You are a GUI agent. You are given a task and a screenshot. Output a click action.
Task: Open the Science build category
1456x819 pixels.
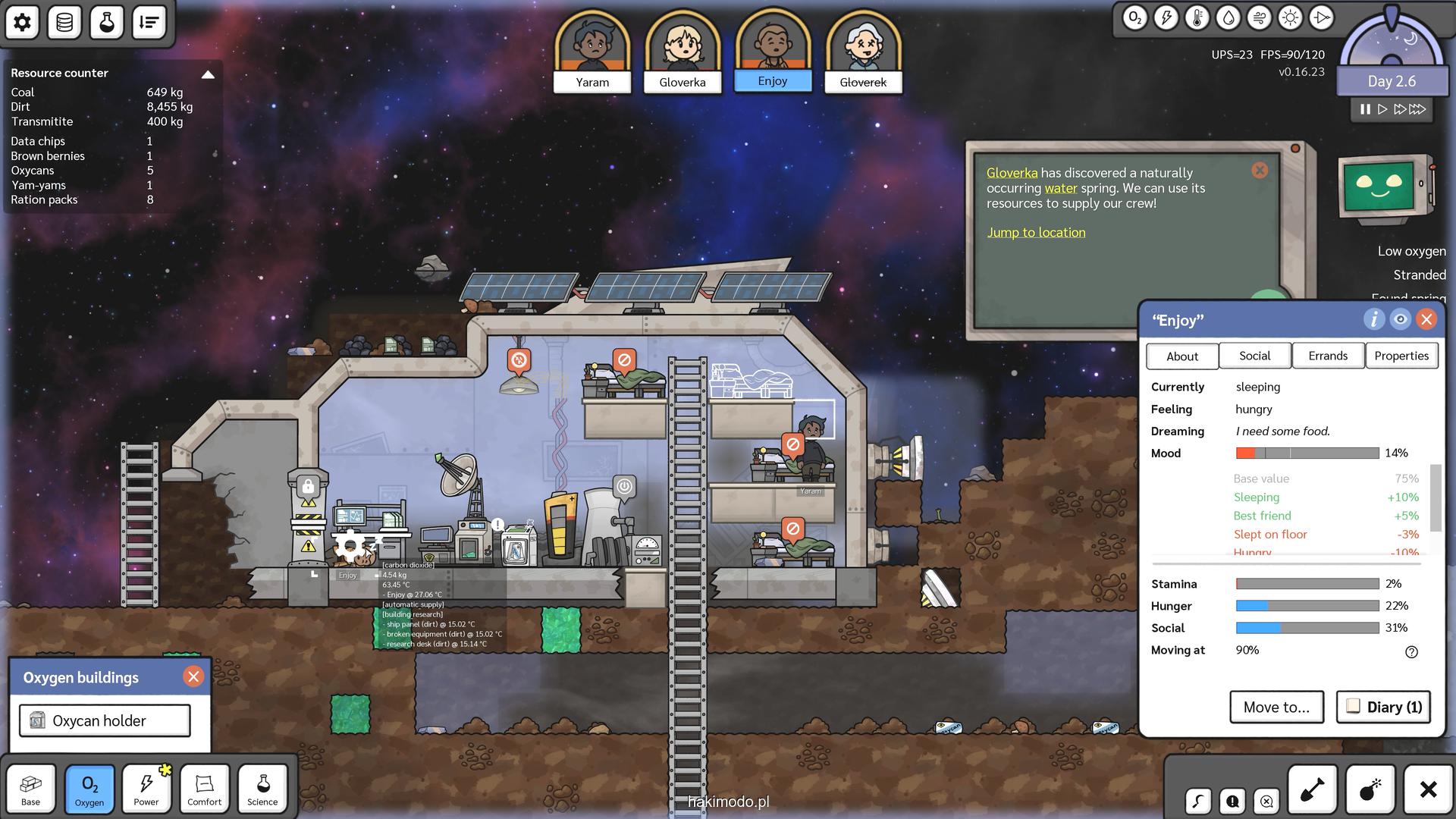[x=262, y=789]
